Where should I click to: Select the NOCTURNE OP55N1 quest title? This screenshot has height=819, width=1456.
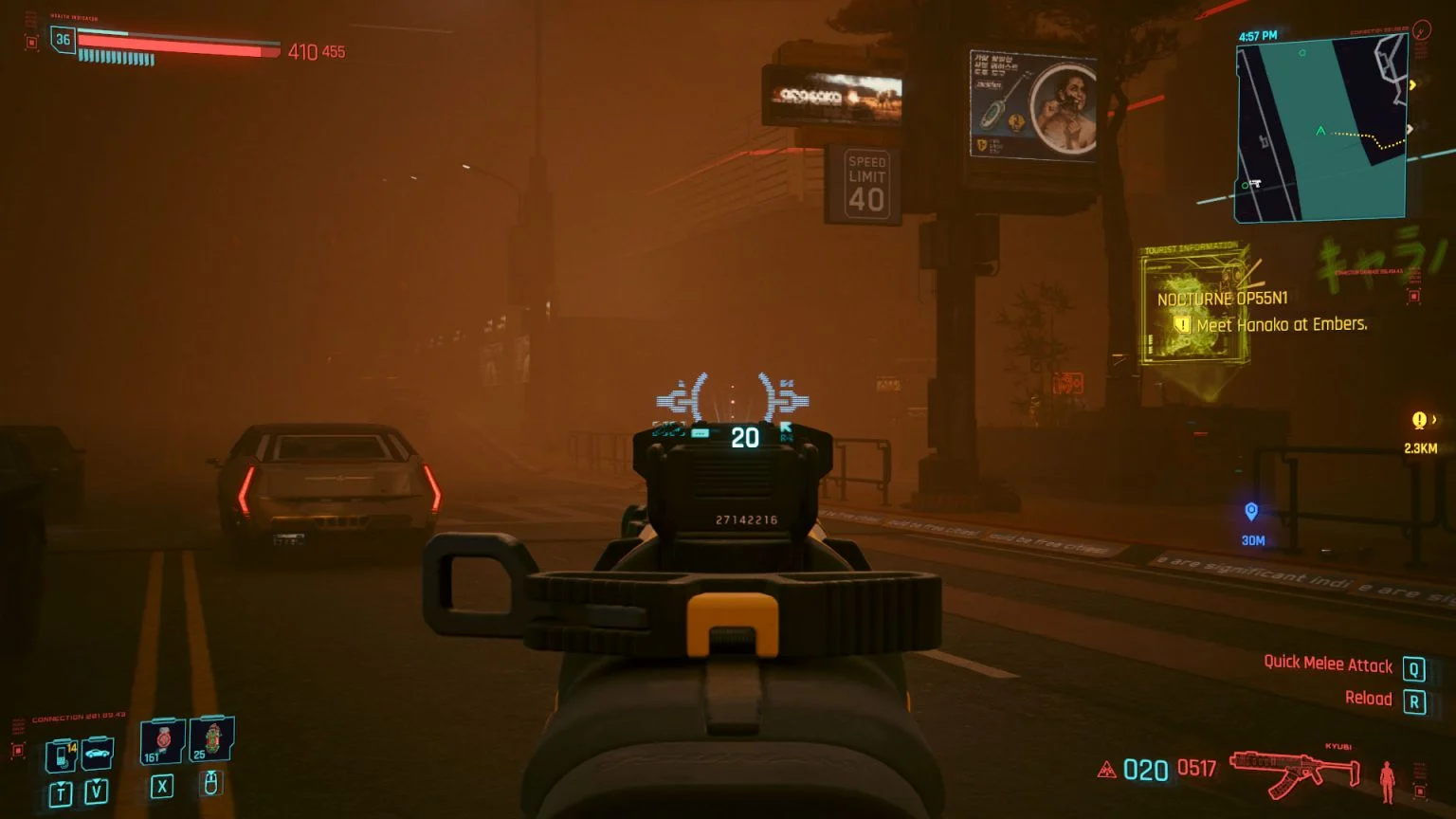1223,298
